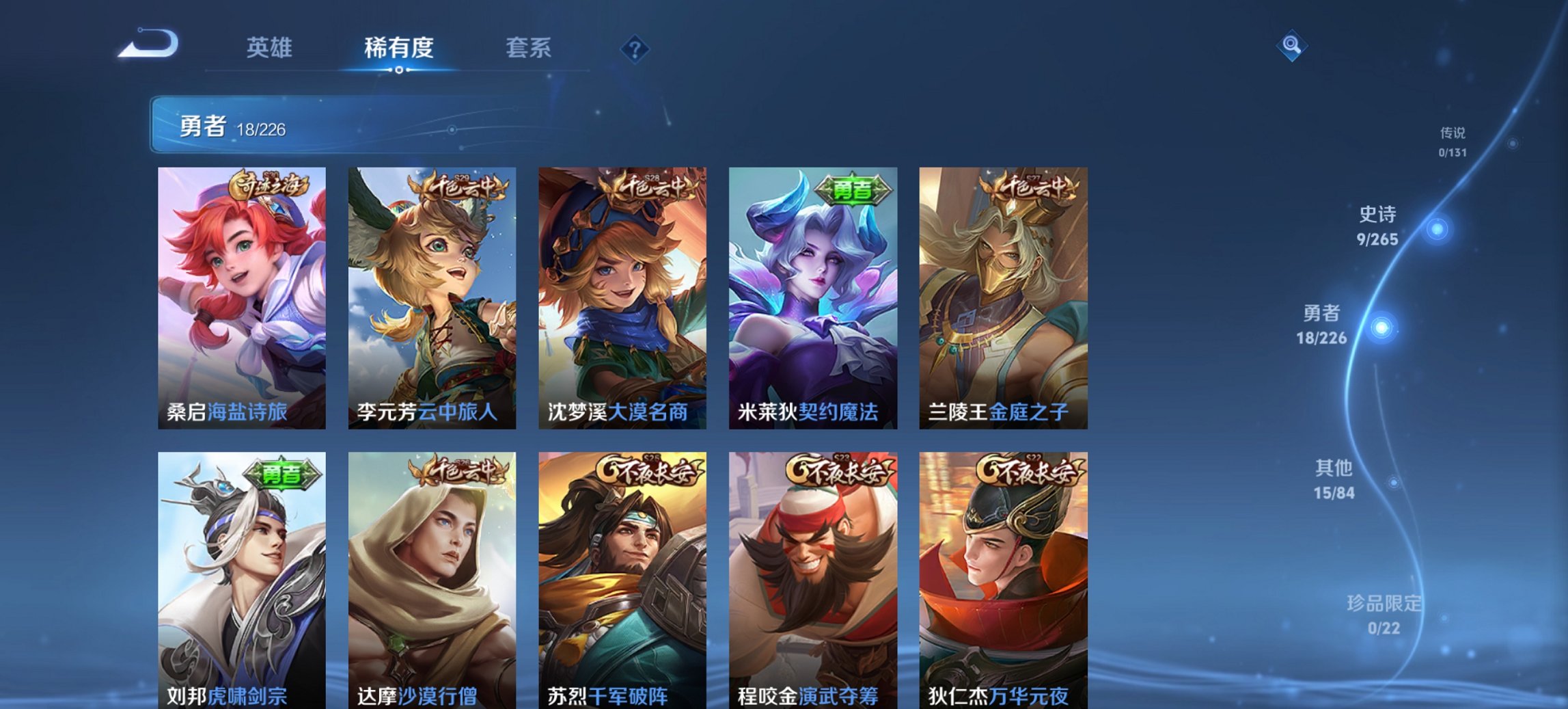Image resolution: width=1568 pixels, height=709 pixels.
Task: Open 桑启's 海盐诗旅 skin
Action: click(x=241, y=294)
